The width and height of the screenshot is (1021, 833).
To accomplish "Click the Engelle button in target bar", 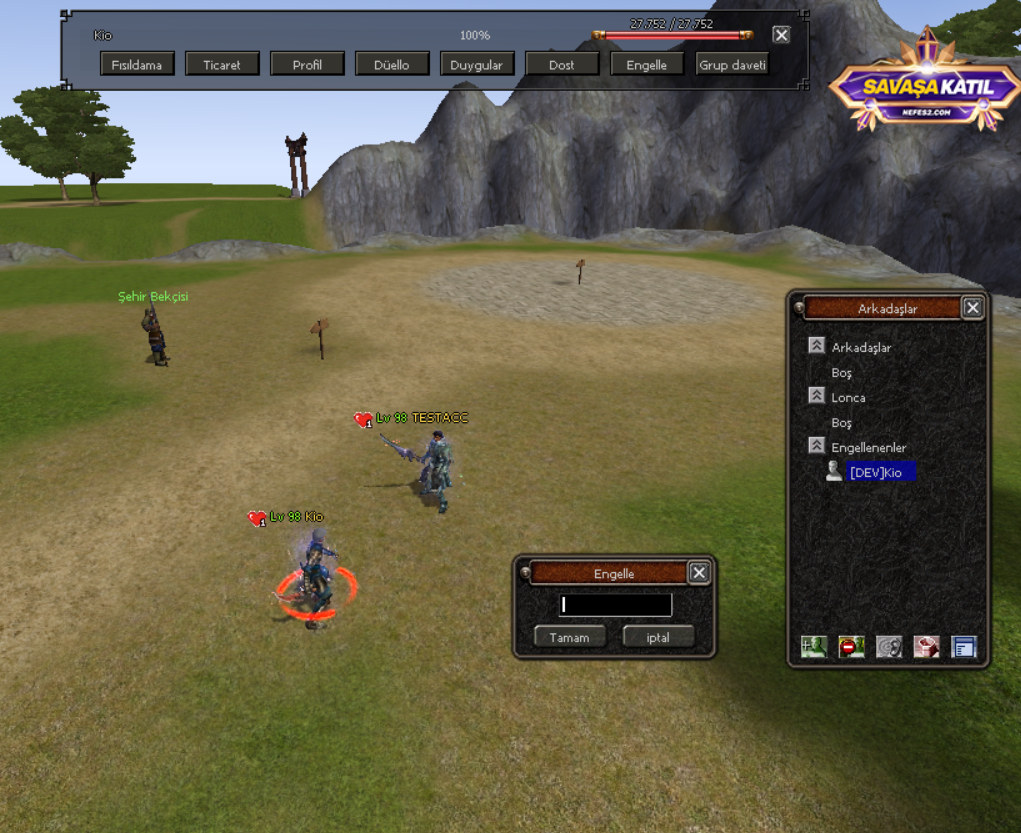I will 646,65.
